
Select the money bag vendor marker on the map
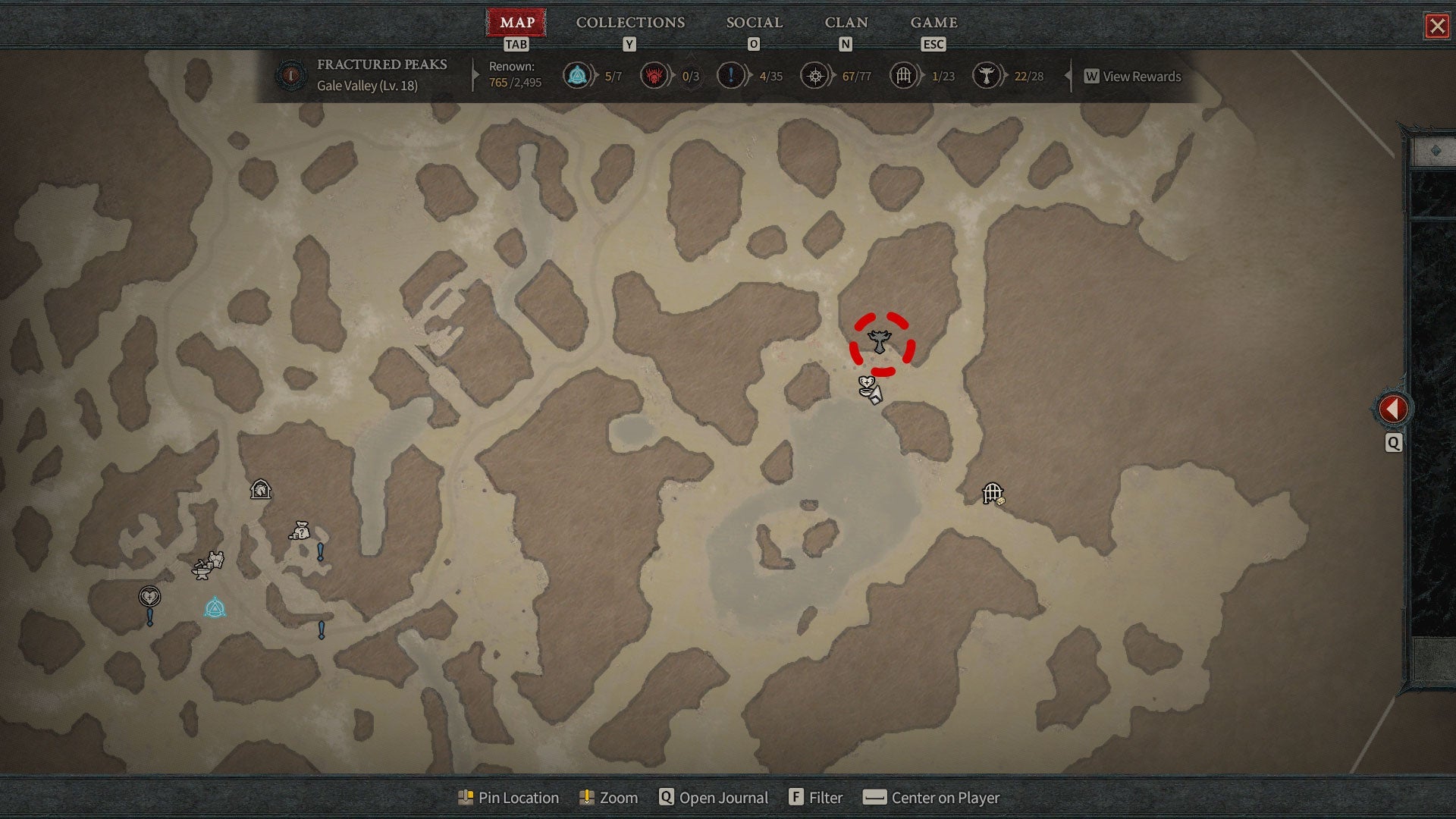(x=300, y=530)
